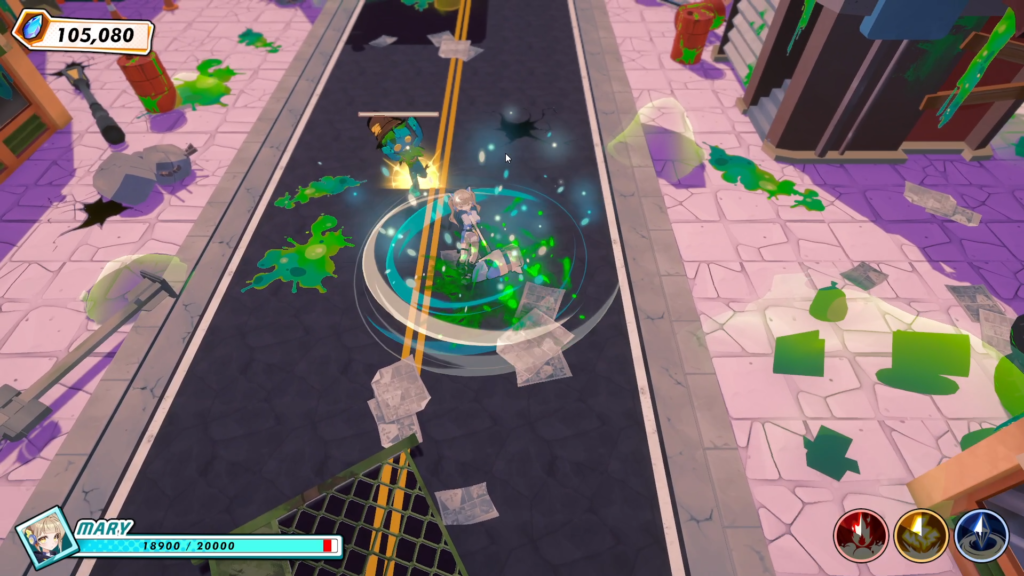Image resolution: width=1024 pixels, height=576 pixels.
Task: Use the yellow lightning burst skill
Action: tap(921, 536)
